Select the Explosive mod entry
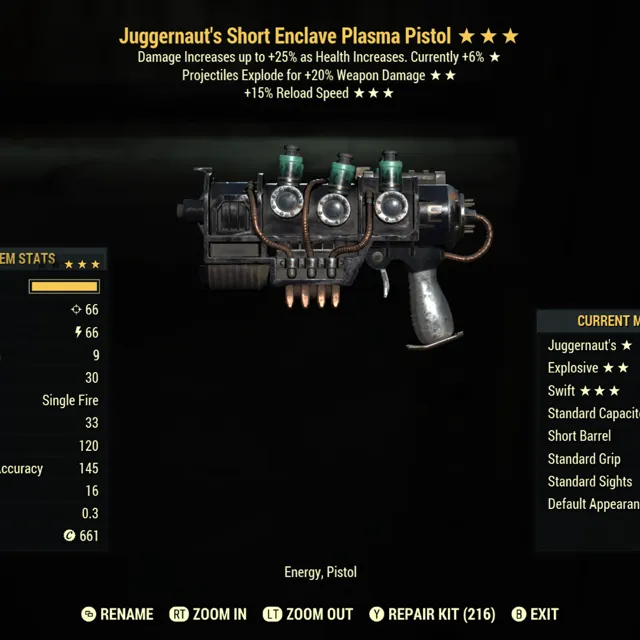The width and height of the screenshot is (640, 640). (587, 368)
